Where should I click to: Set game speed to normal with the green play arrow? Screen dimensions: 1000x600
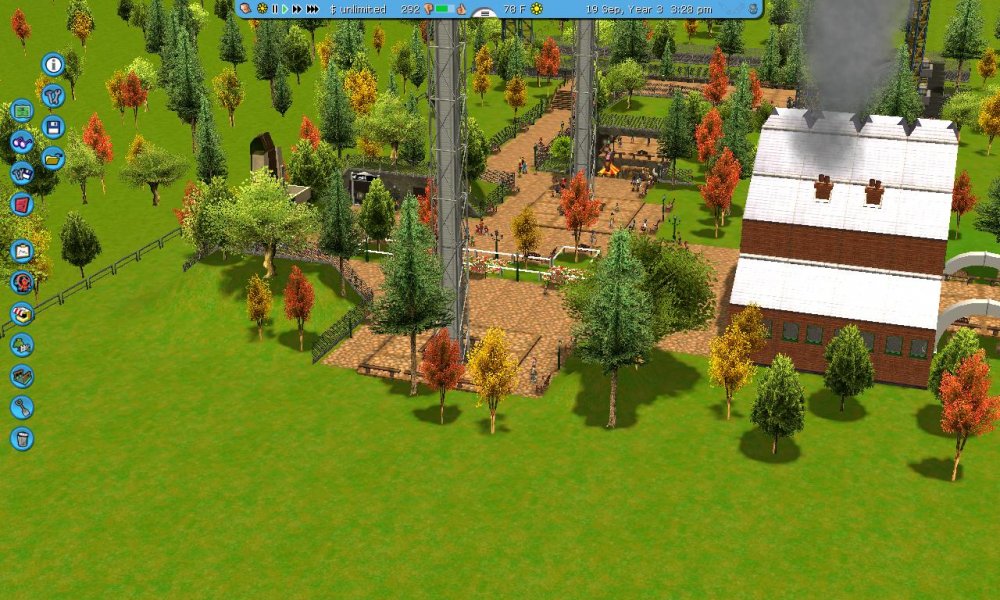286,9
